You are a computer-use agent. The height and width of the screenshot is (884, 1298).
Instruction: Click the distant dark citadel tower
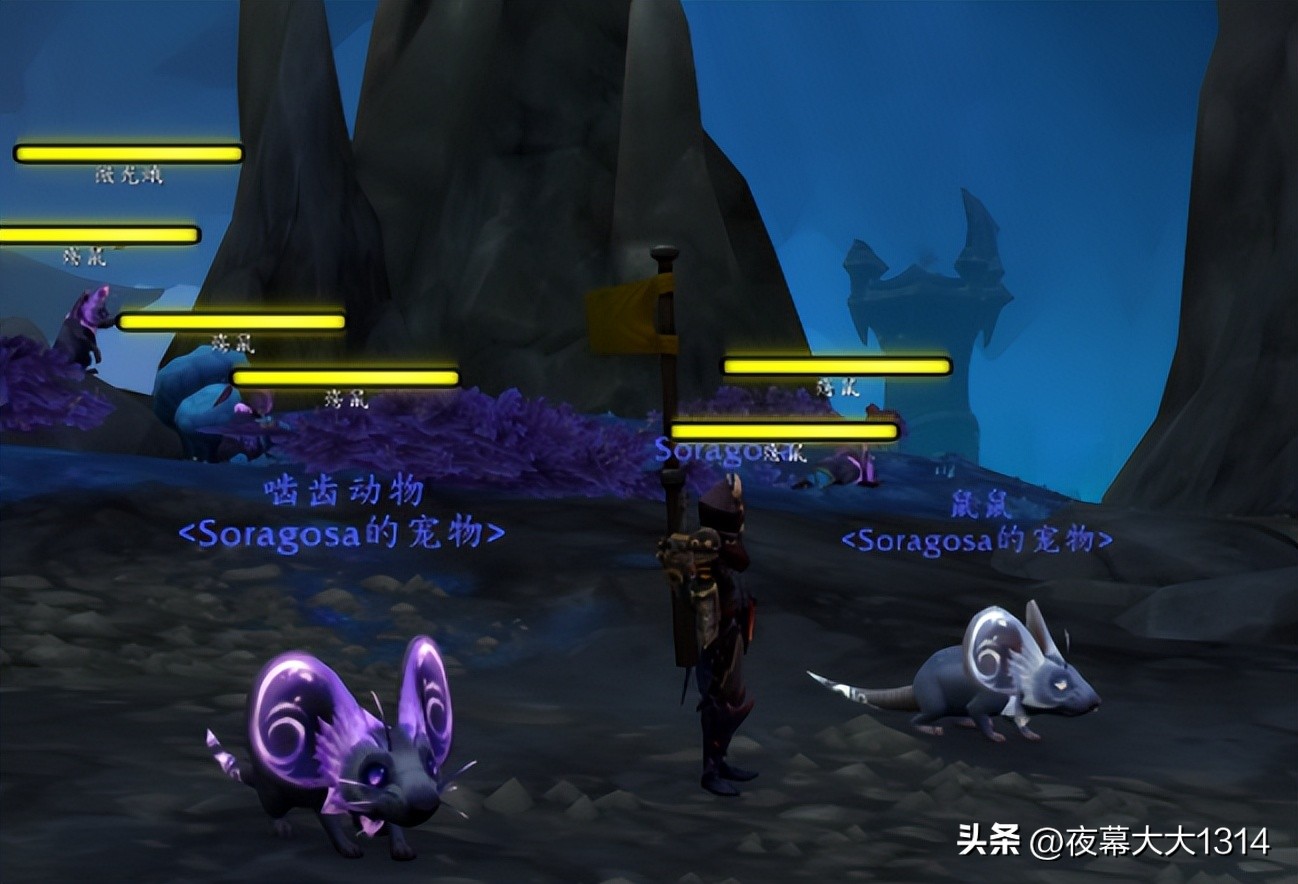[930, 290]
